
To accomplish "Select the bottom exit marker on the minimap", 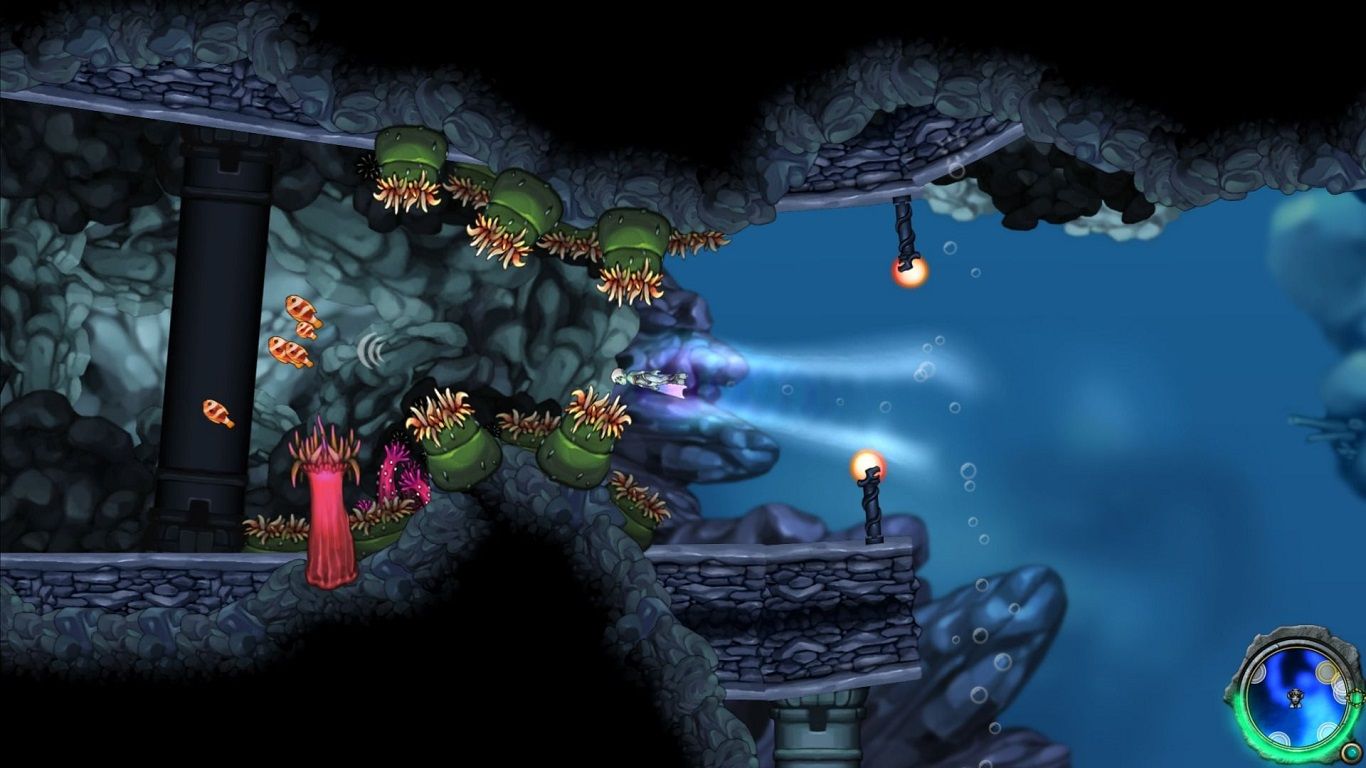I will click(1278, 736).
